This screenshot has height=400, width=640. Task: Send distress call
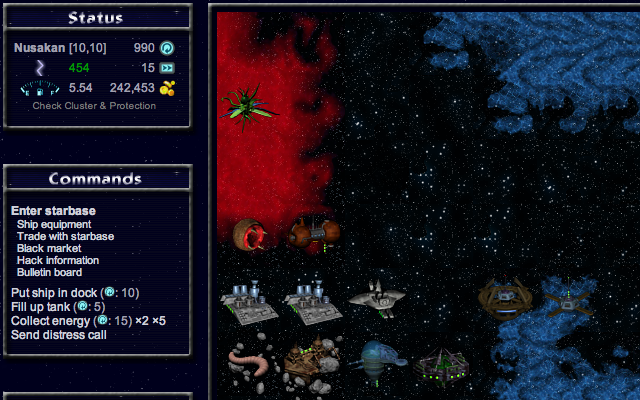[59, 334]
